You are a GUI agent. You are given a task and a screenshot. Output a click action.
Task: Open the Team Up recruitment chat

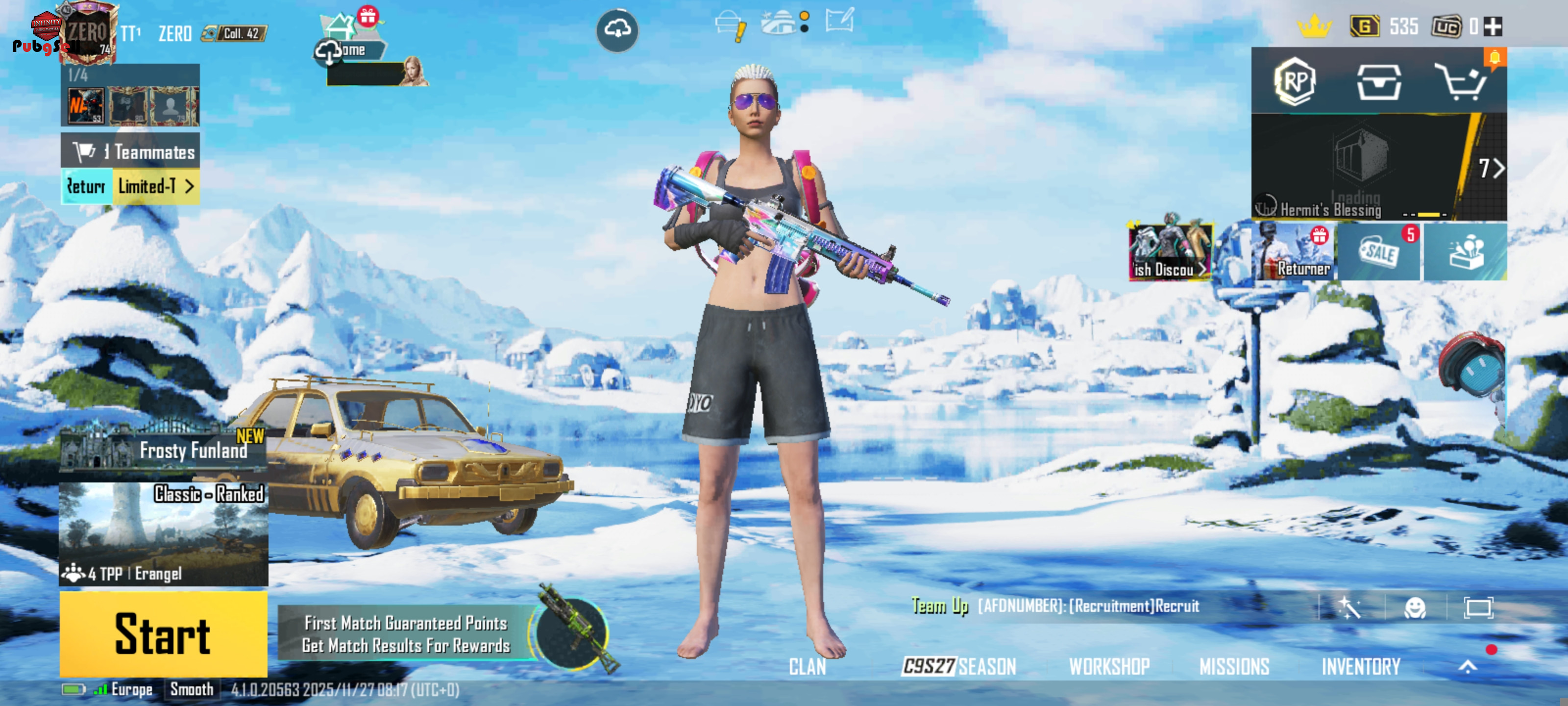1056,606
